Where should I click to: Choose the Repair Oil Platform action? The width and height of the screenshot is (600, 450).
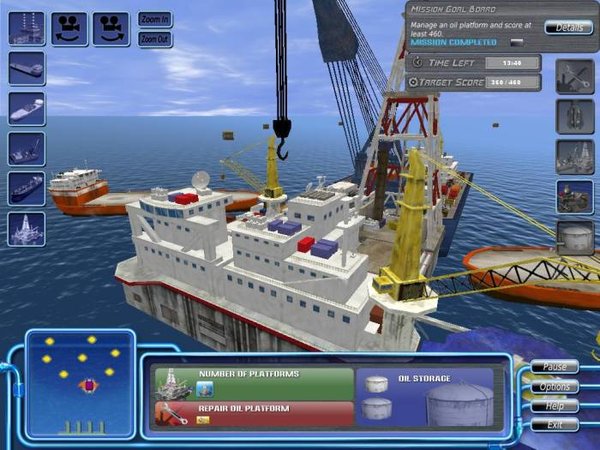pos(254,413)
